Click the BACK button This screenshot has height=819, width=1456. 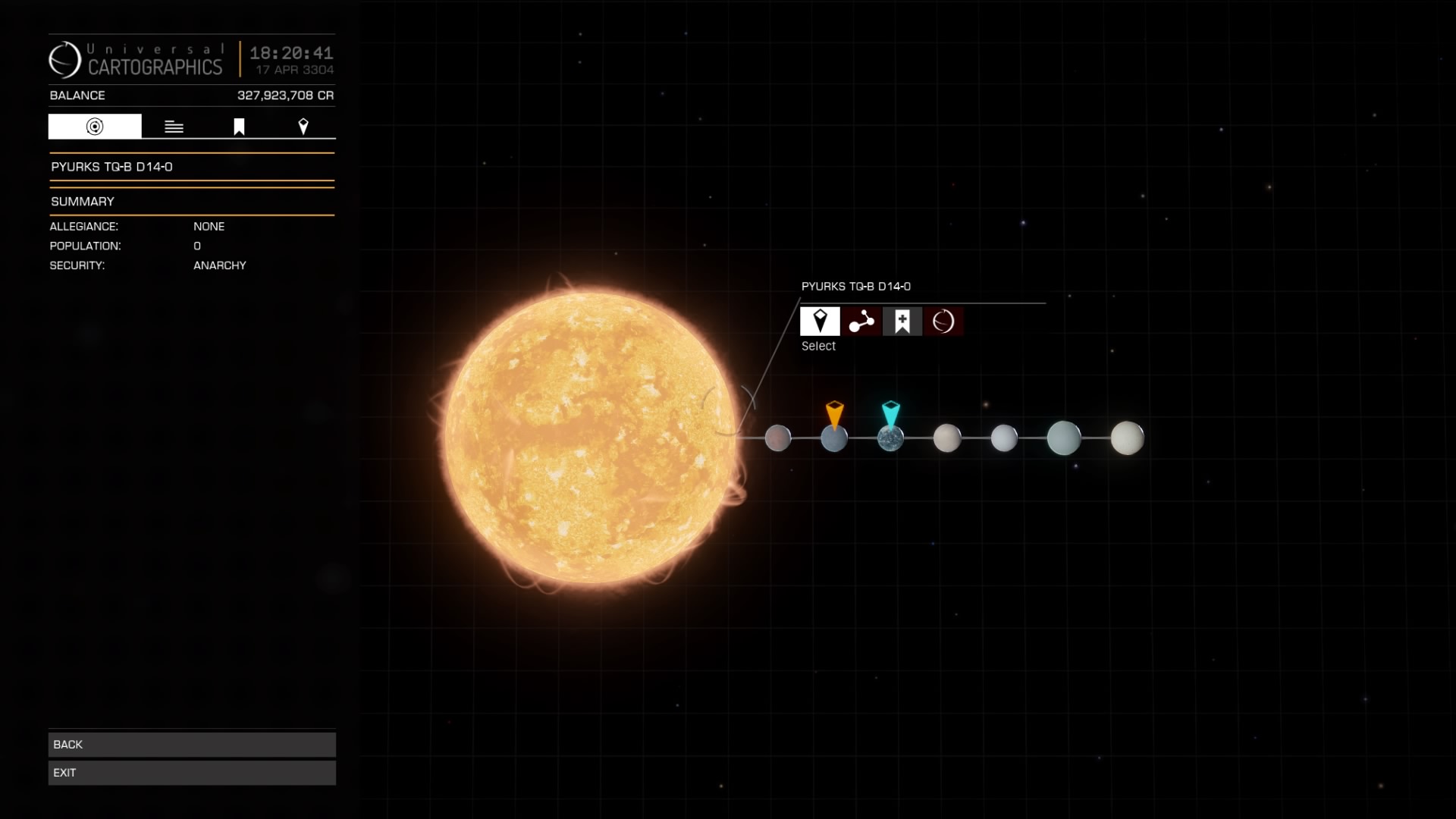tap(191, 744)
